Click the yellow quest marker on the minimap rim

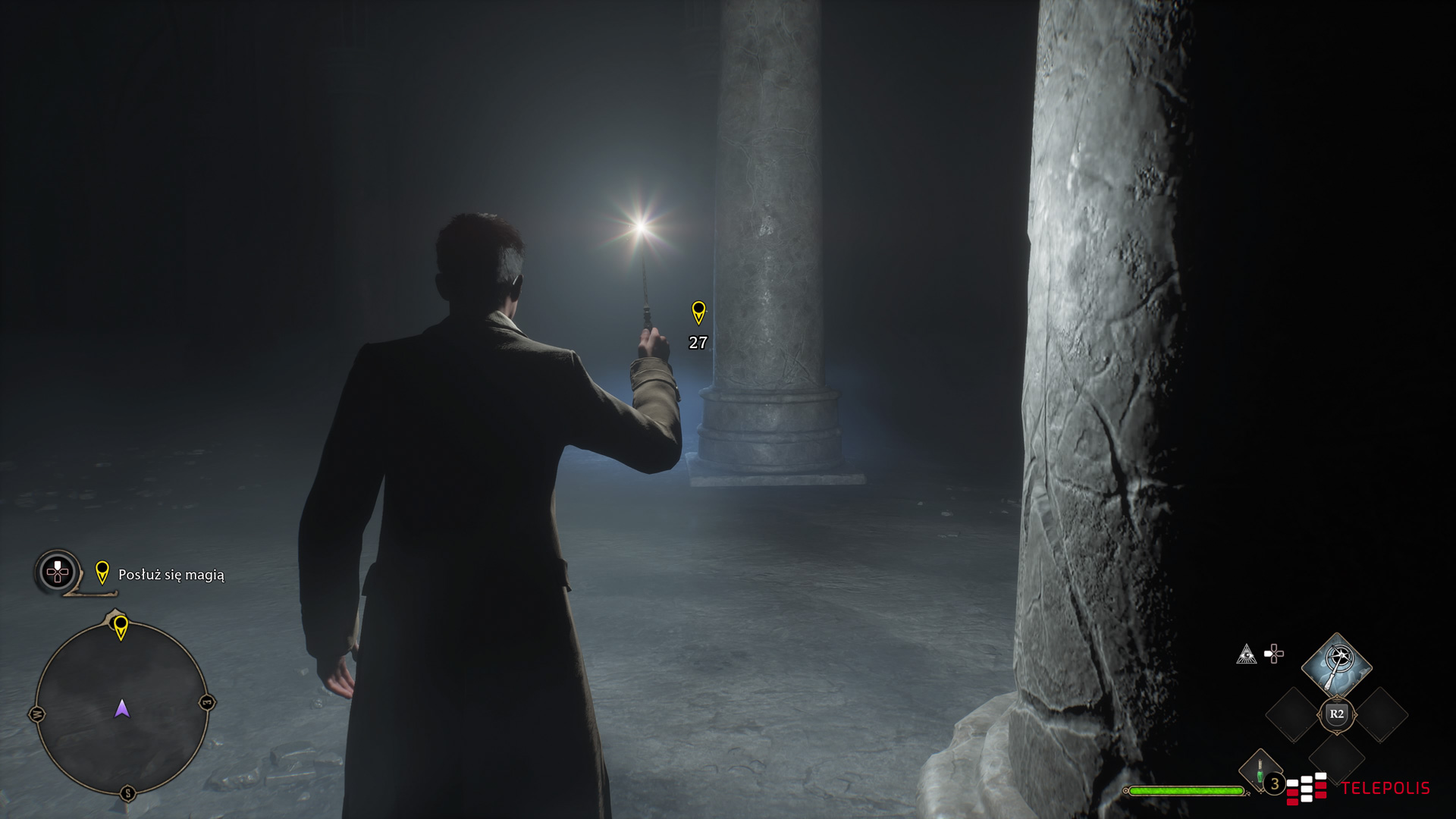[121, 627]
